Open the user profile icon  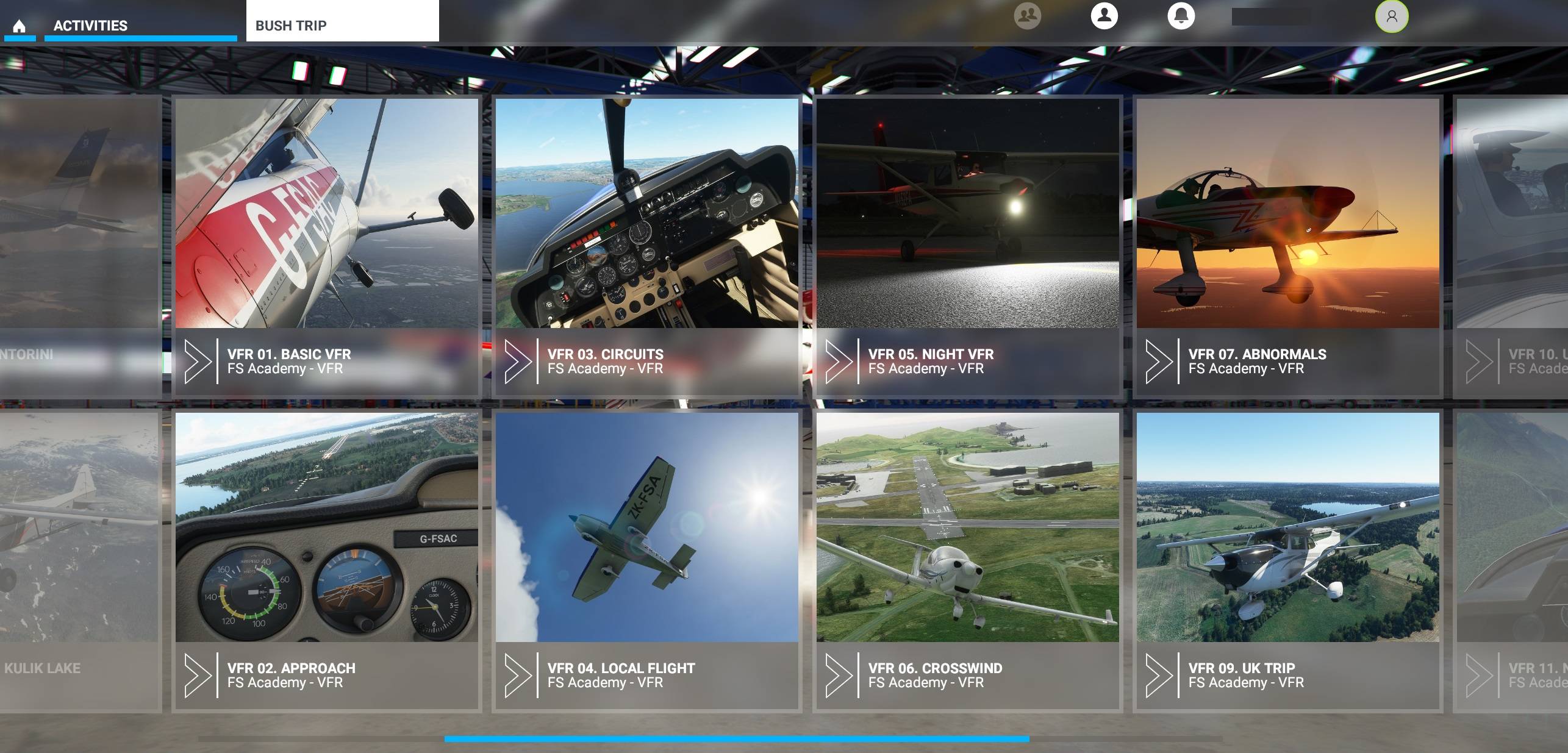1104,16
